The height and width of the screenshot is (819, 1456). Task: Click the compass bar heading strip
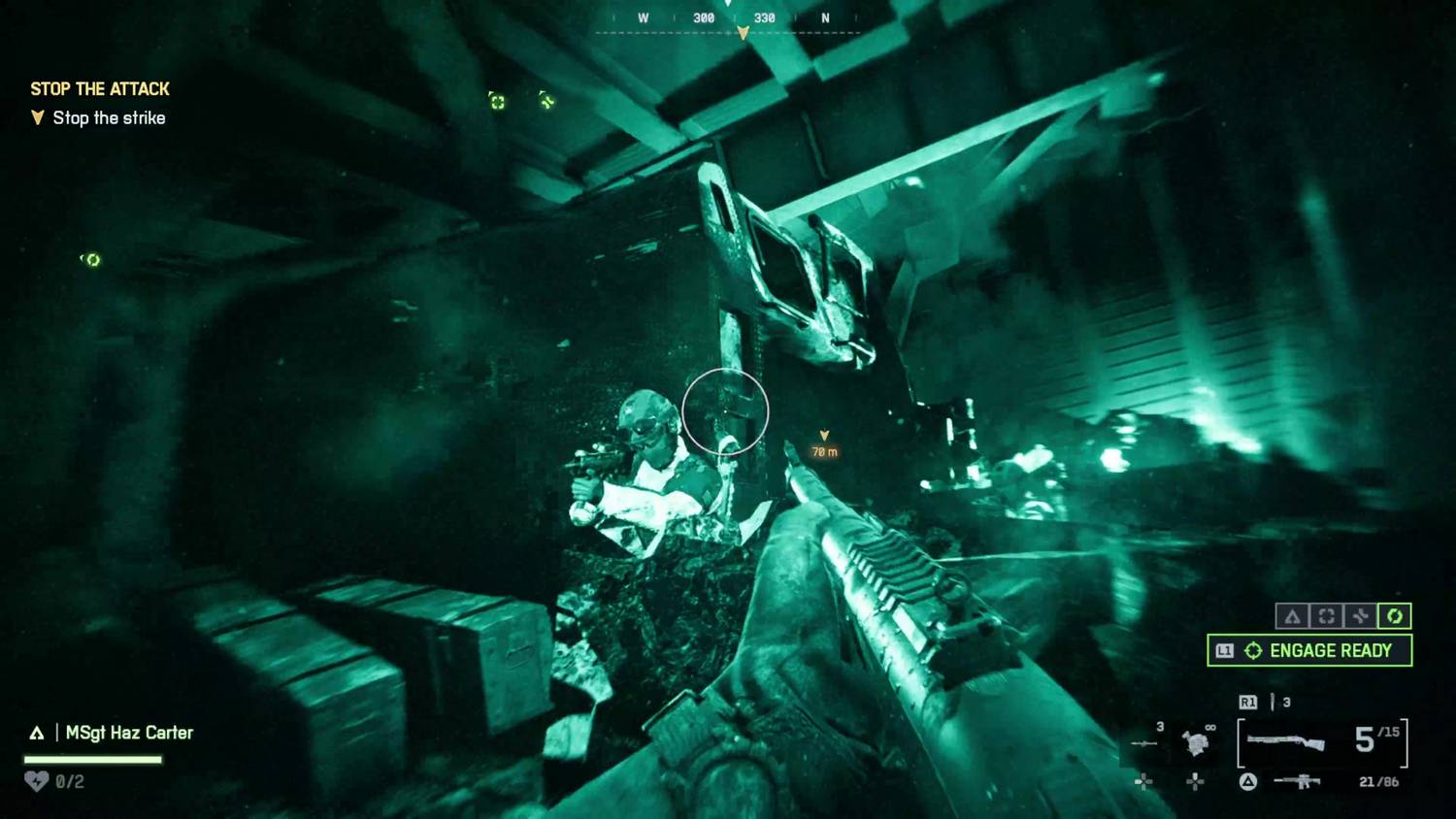point(728,19)
